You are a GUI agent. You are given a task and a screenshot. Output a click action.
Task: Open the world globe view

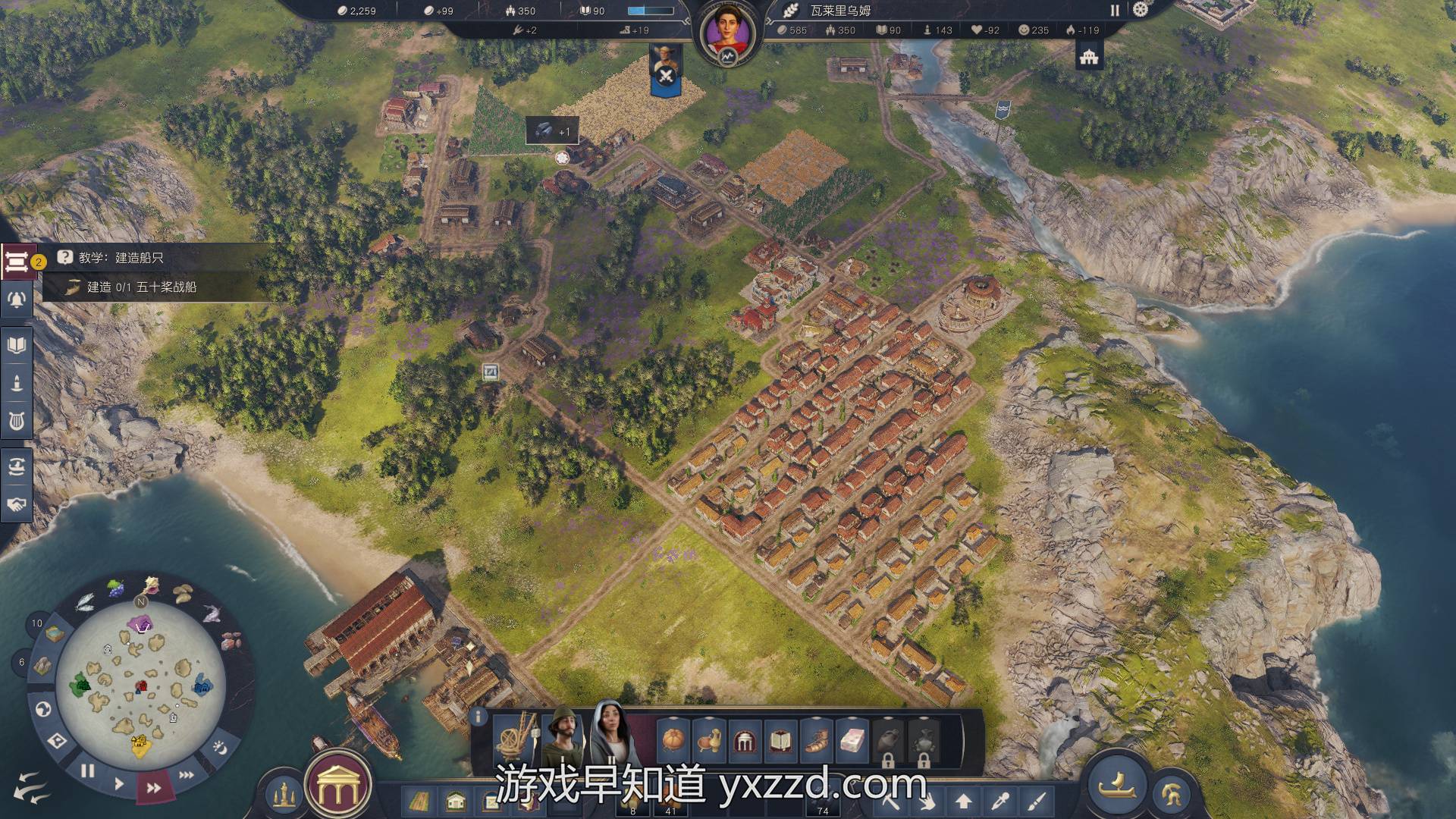point(43,709)
